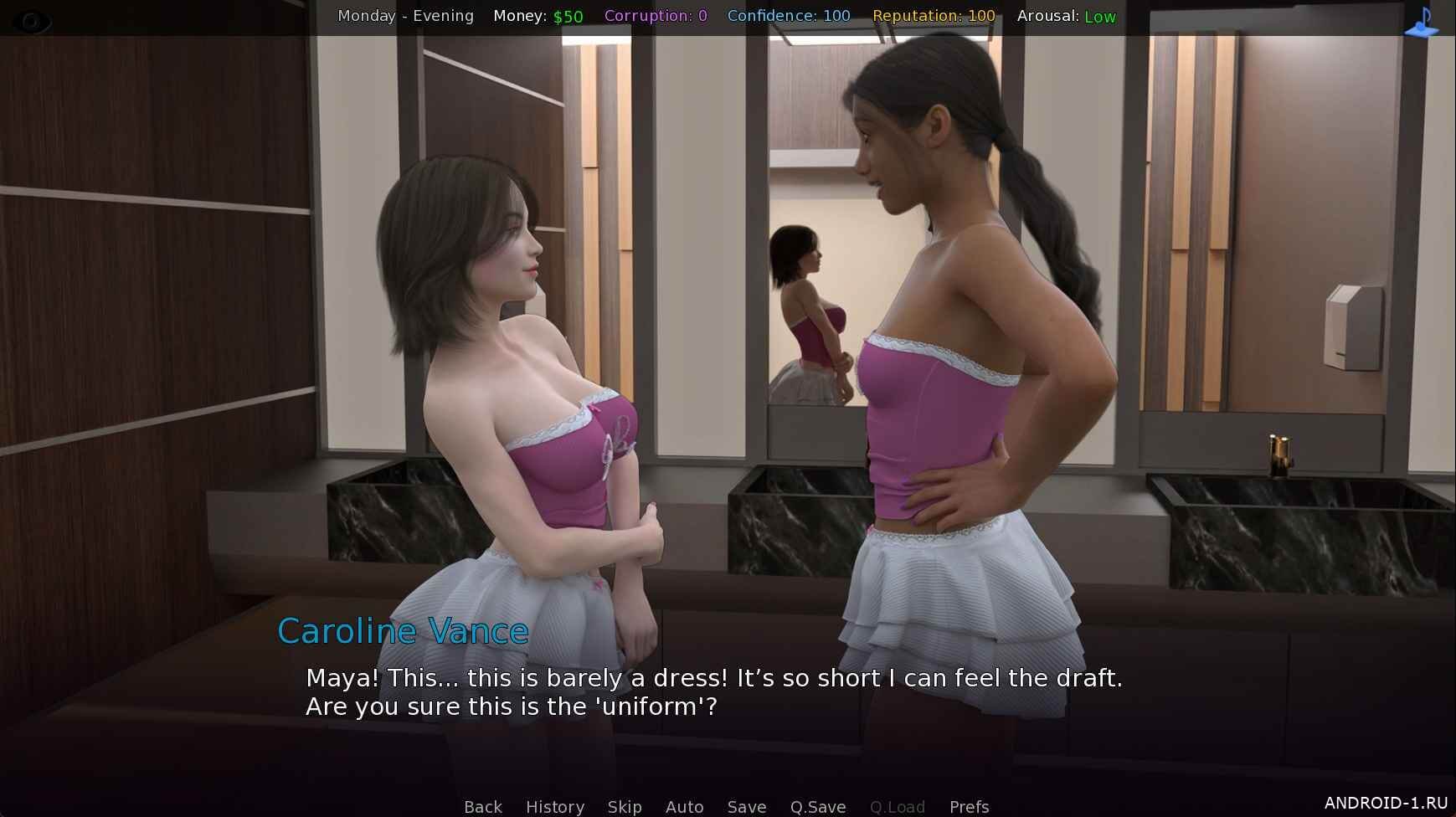Image resolution: width=1456 pixels, height=817 pixels.
Task: Turn on Auto advance
Action: (684, 806)
